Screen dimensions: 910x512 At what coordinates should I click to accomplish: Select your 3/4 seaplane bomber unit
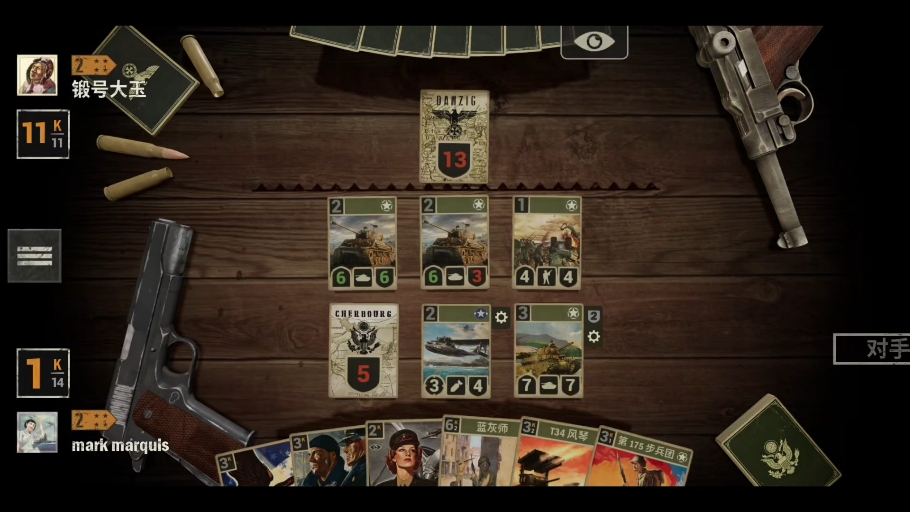456,350
